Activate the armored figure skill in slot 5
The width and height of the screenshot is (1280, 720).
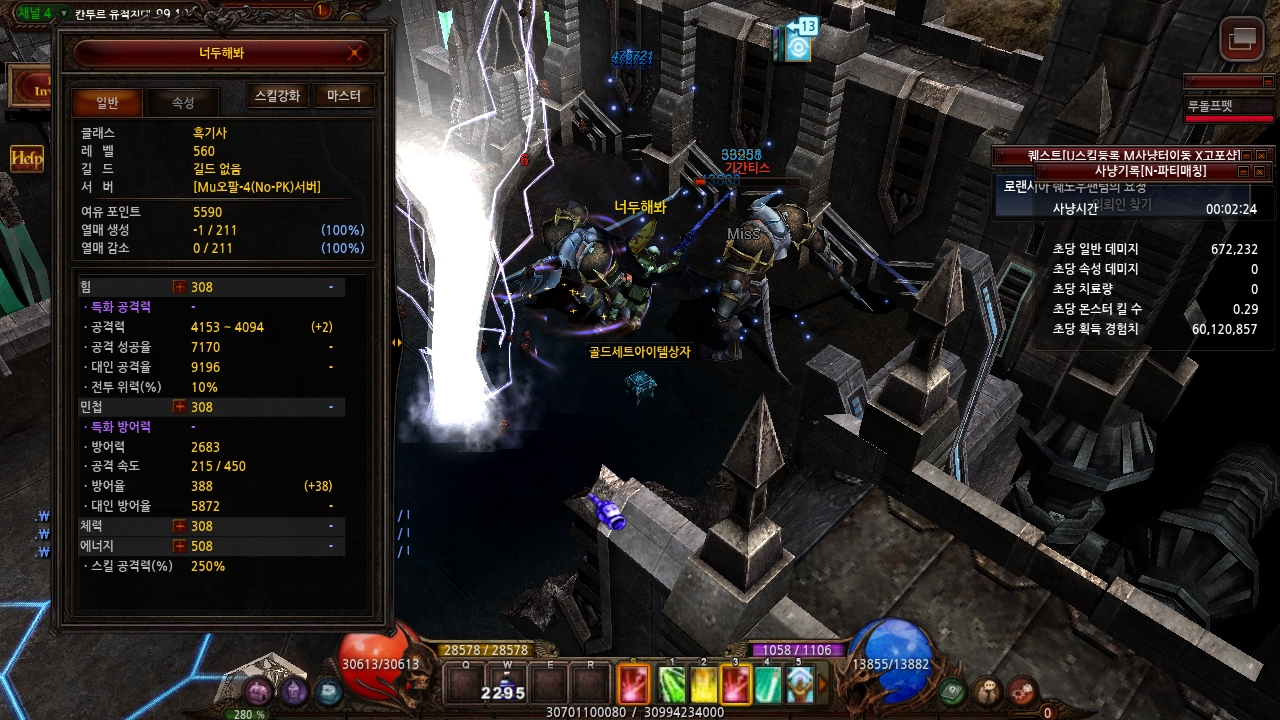[798, 685]
